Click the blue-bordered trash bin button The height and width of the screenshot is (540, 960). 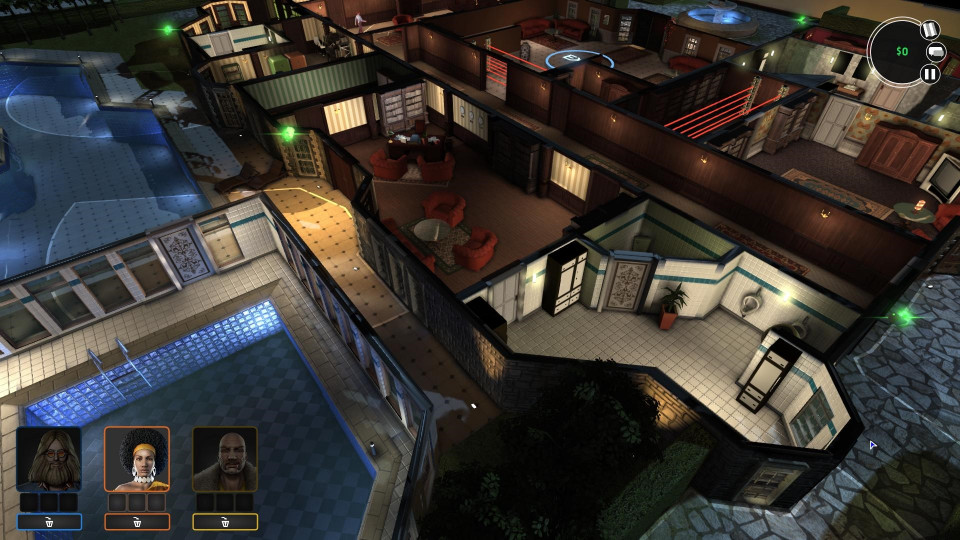click(x=49, y=521)
